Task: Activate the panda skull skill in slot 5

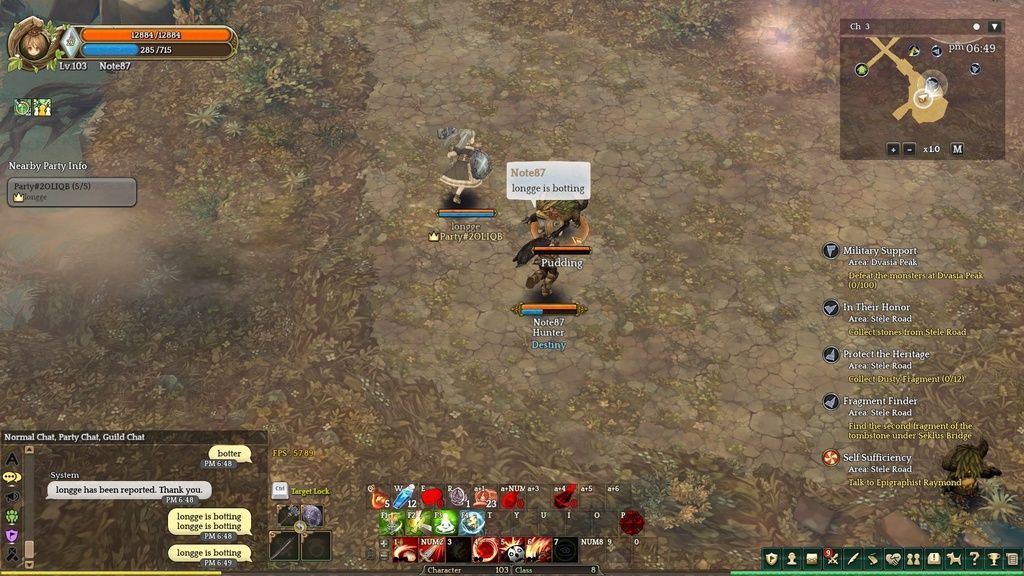Action: (514, 550)
